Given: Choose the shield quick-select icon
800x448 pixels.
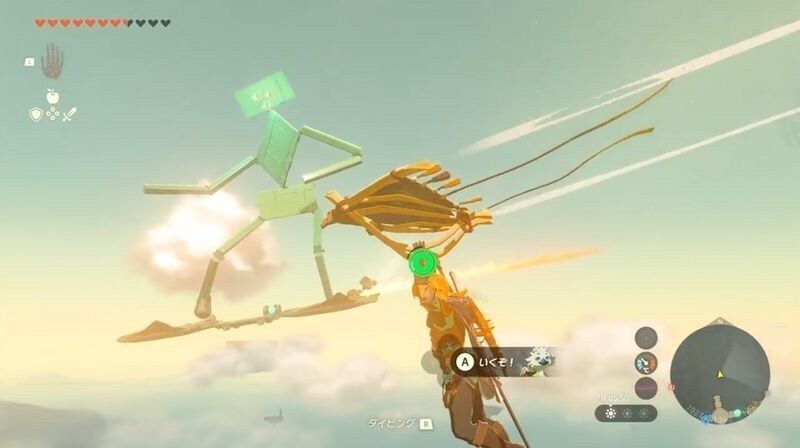Looking at the screenshot, I should [35, 115].
